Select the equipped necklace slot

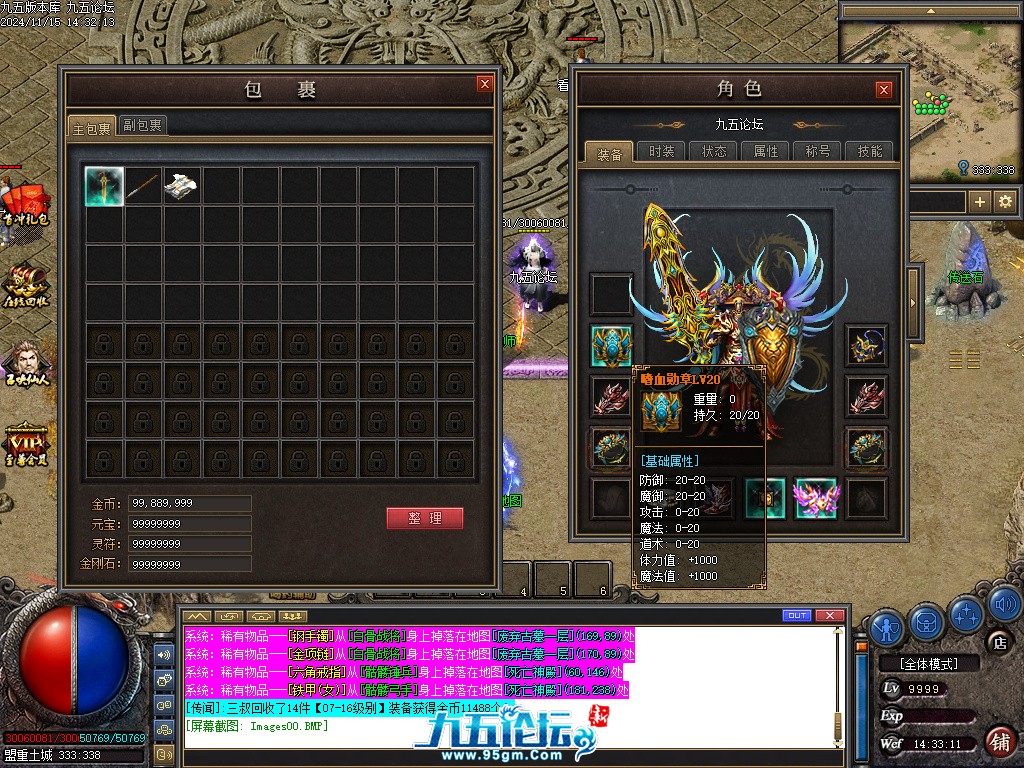point(866,345)
